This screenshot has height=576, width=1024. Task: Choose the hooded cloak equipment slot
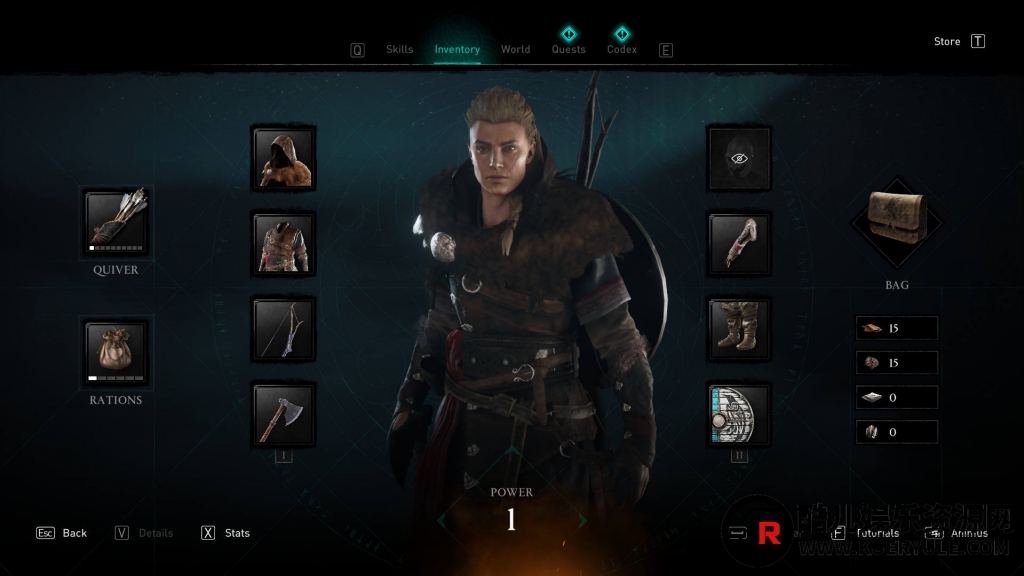(284, 158)
